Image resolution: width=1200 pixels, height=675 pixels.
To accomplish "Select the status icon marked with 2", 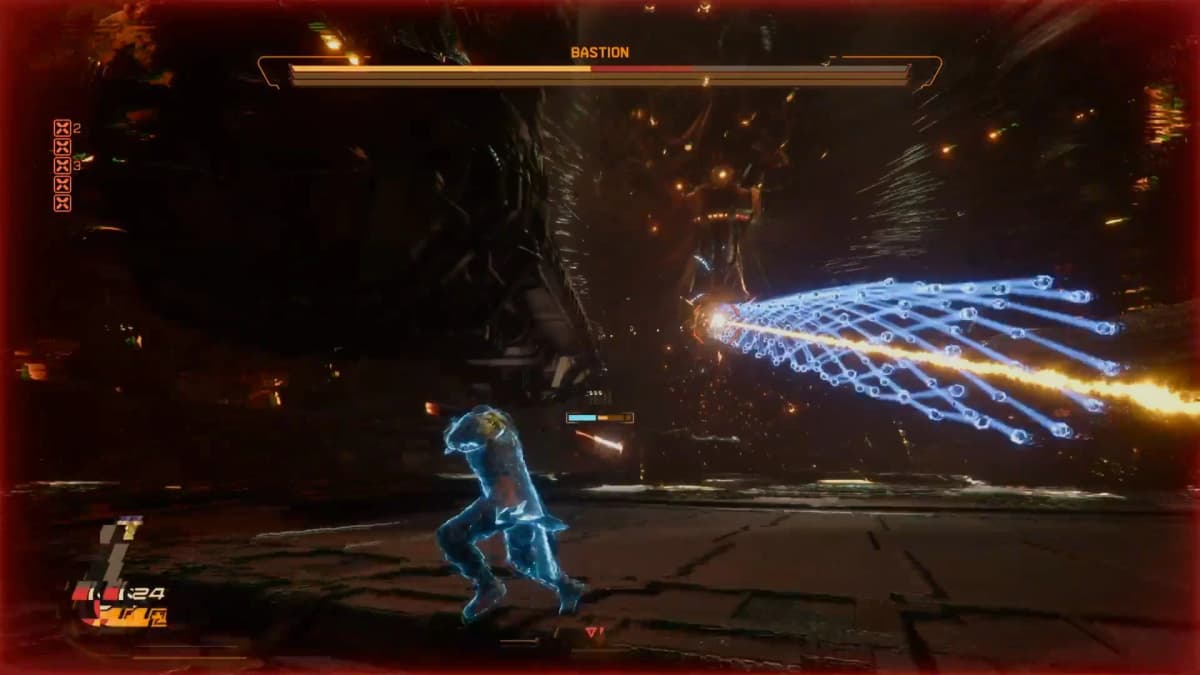I will point(62,127).
